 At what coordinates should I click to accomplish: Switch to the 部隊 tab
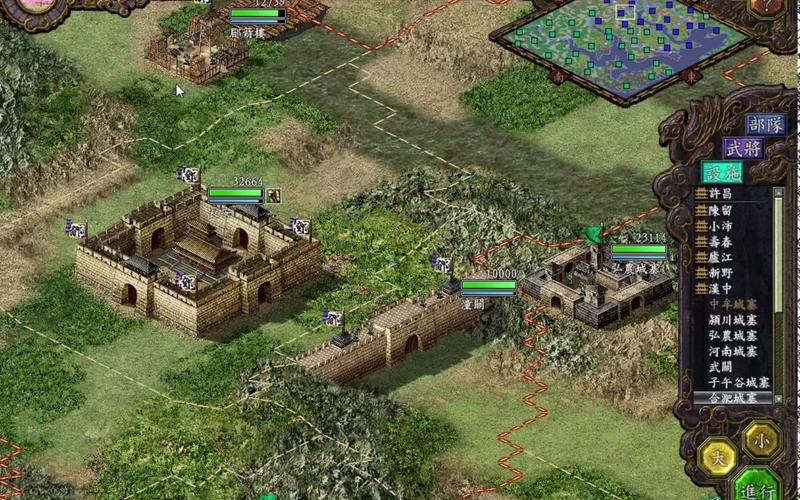[766, 125]
